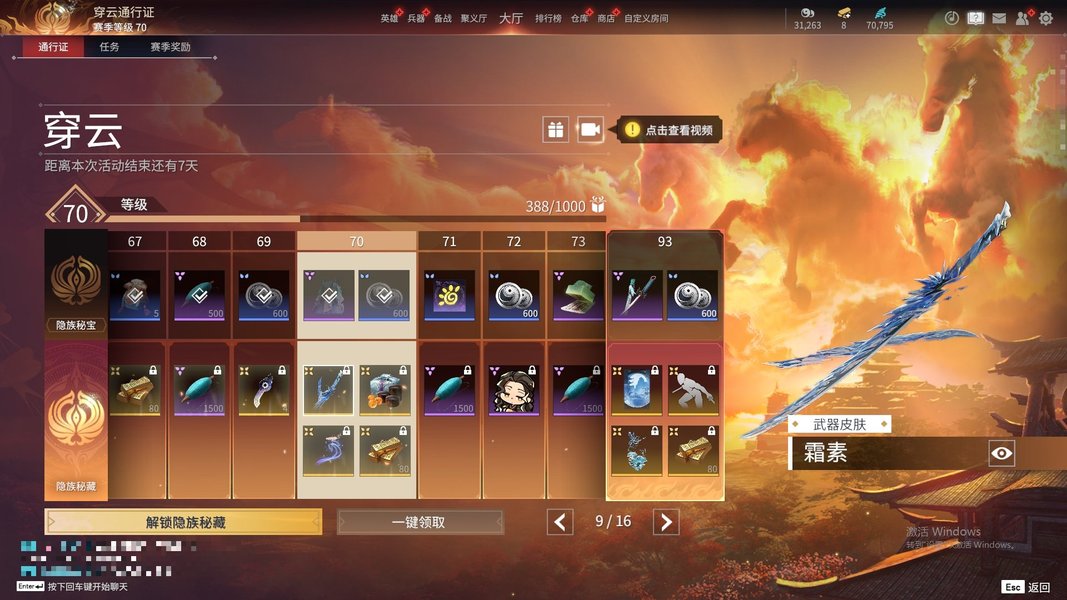The height and width of the screenshot is (600, 1067).
Task: Claim all rewards with 一键领取
Action: [419, 522]
